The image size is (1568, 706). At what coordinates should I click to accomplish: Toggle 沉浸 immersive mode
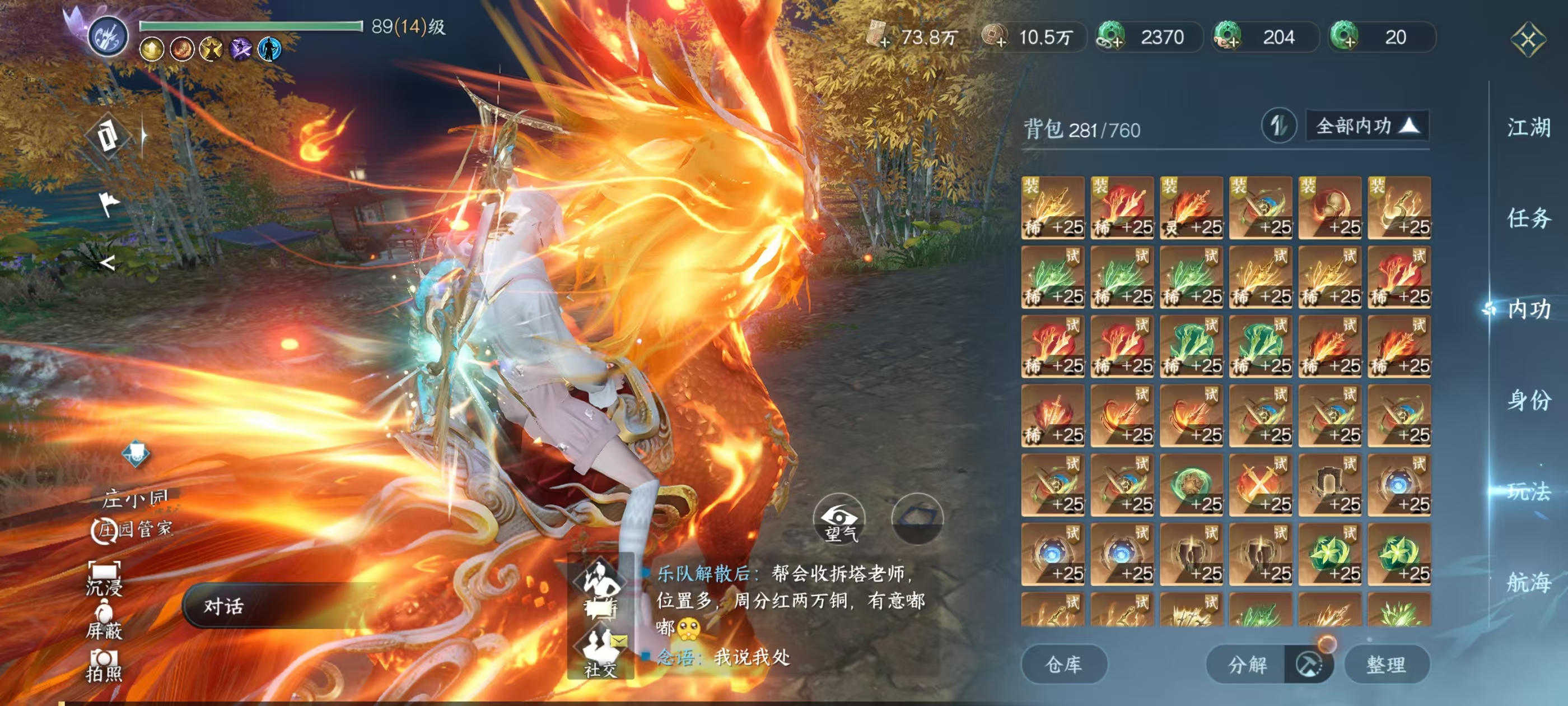click(x=104, y=578)
